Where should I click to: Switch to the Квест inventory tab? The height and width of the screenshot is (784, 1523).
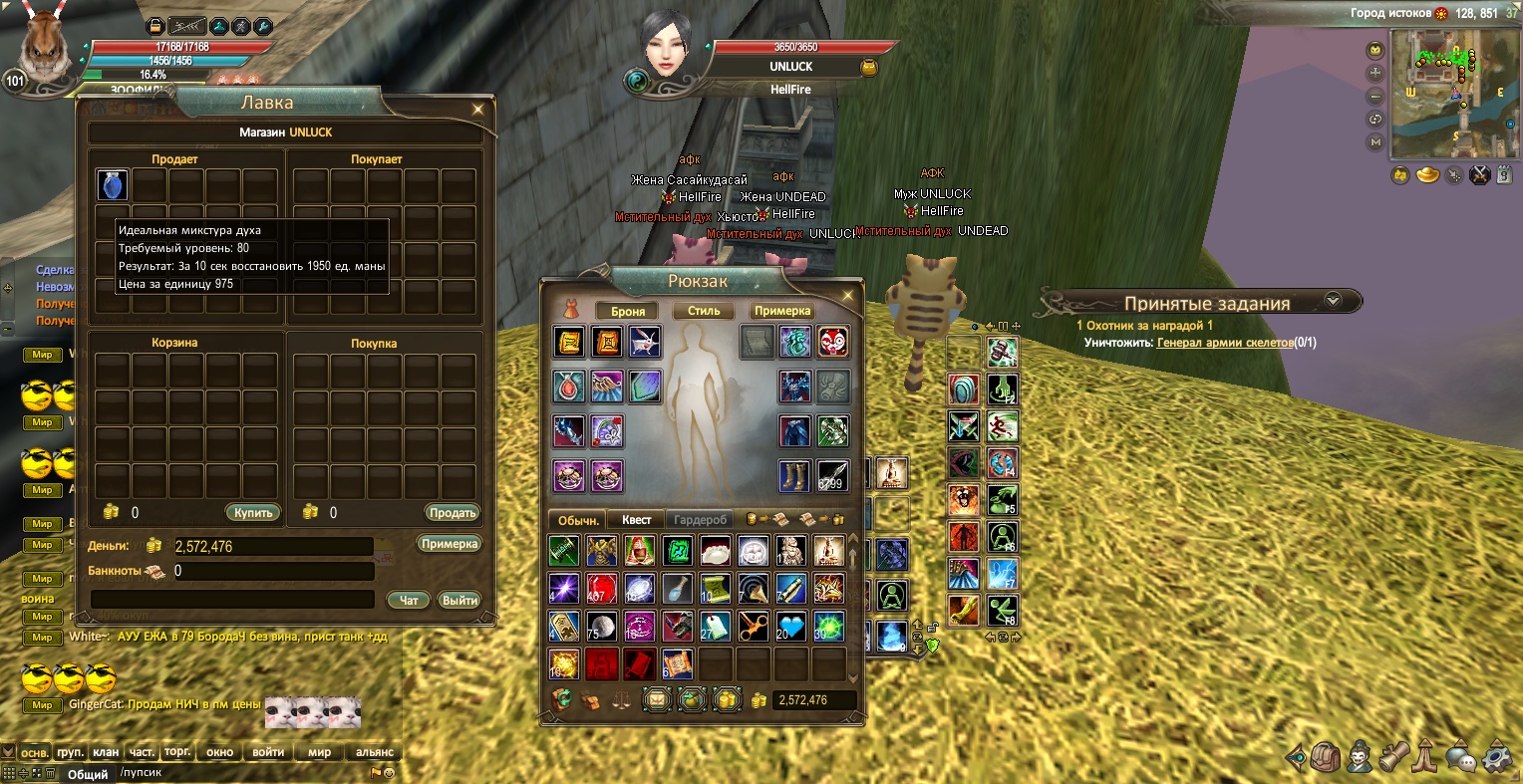(x=636, y=520)
